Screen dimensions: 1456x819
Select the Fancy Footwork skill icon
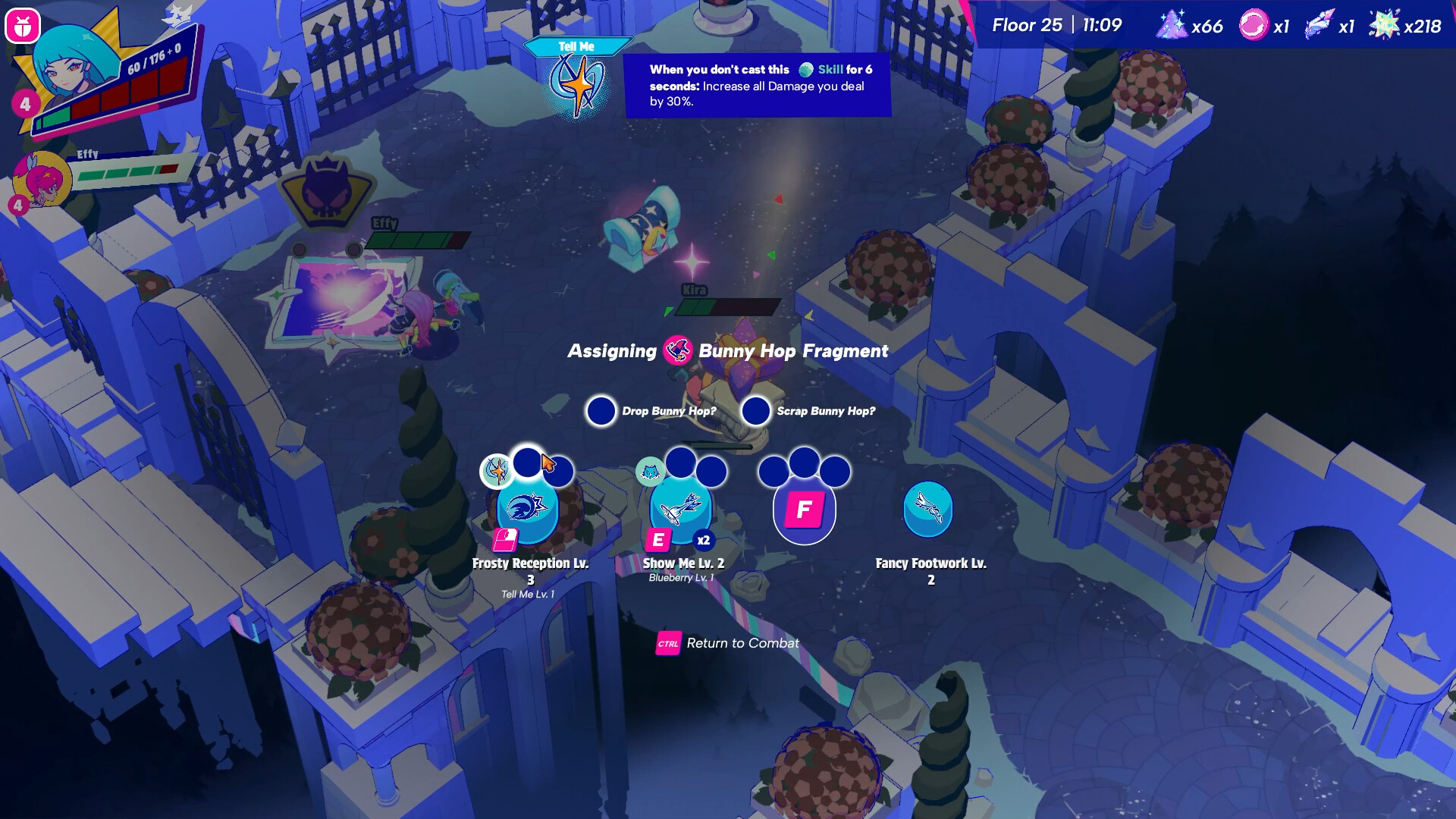927,508
